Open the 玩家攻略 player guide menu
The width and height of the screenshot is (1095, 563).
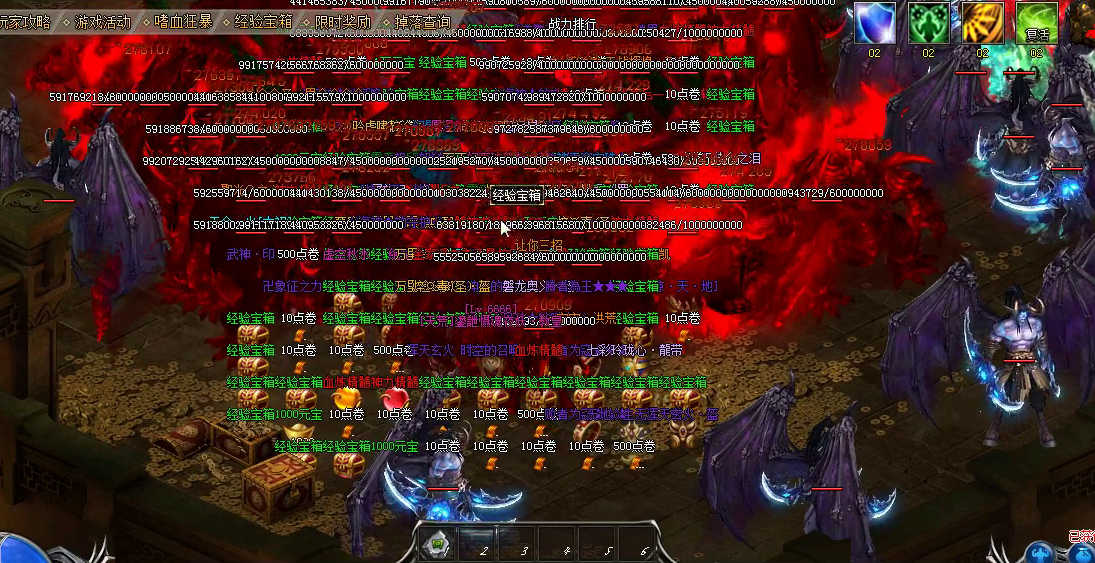click(26, 21)
